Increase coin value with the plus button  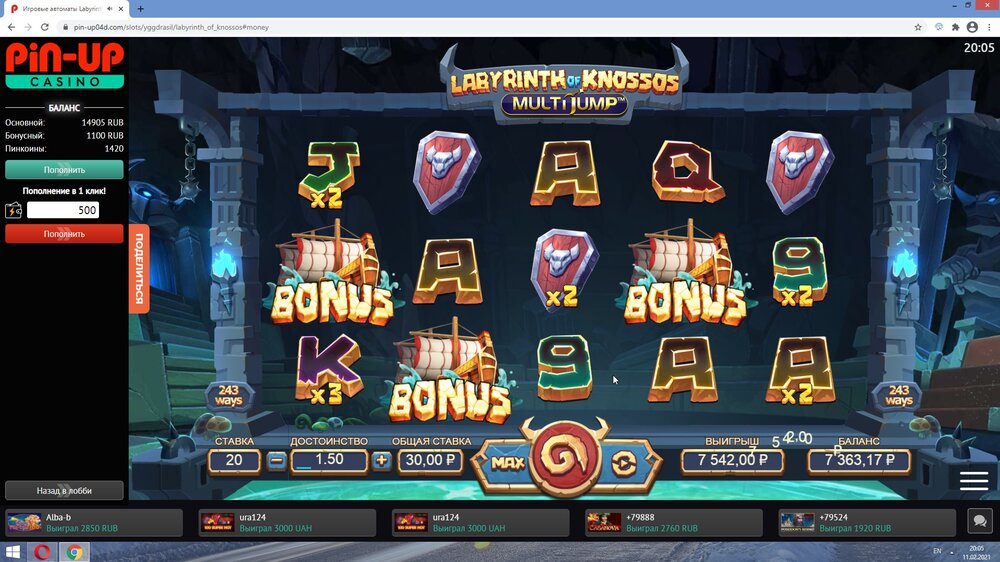pos(381,461)
